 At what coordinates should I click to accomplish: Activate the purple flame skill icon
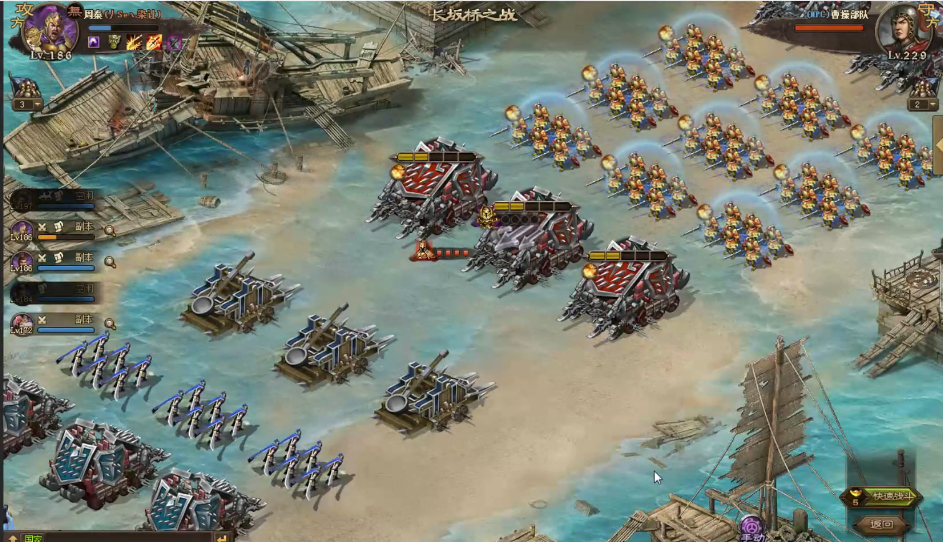[x=94, y=42]
